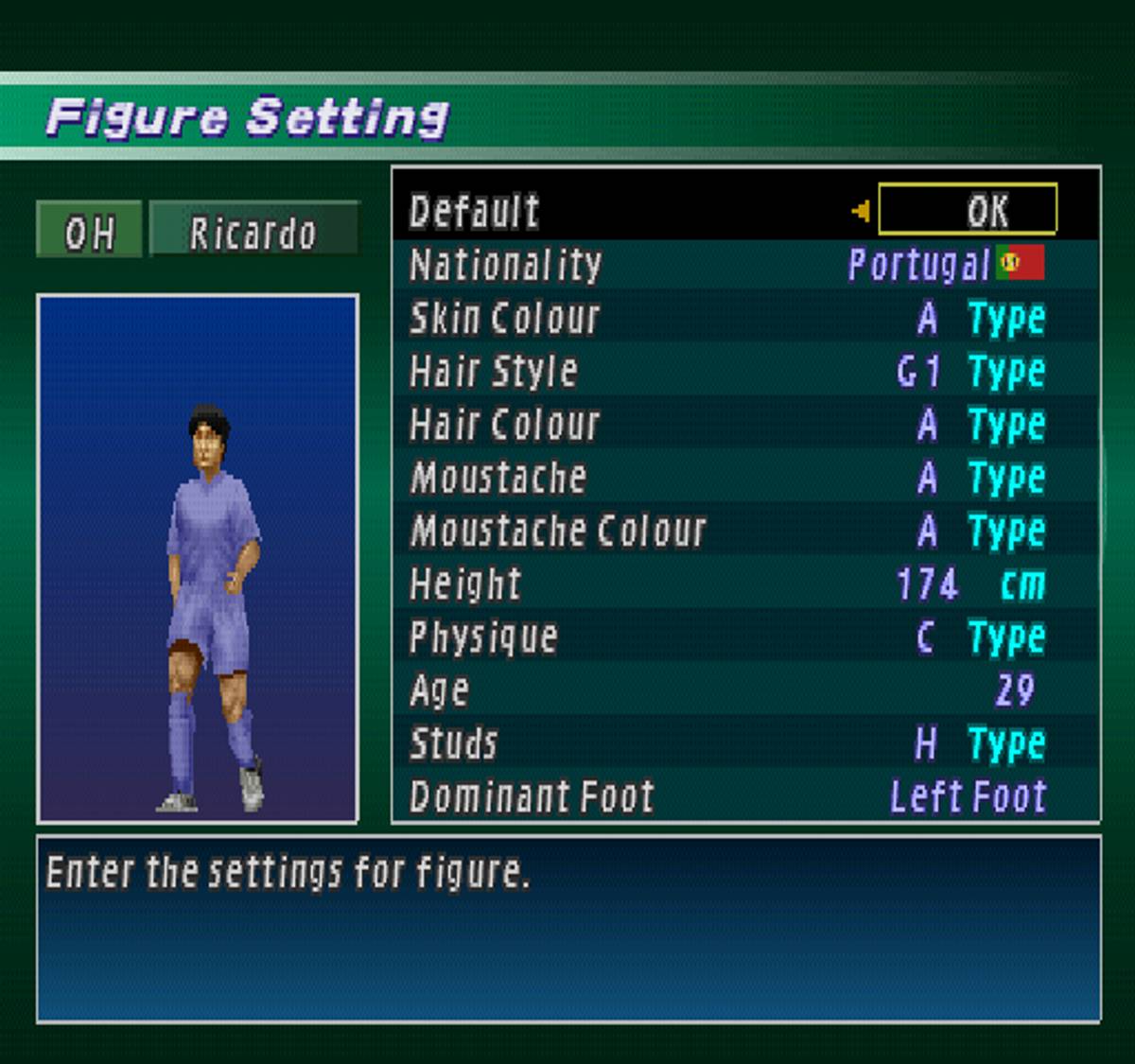1135x1064 pixels.
Task: Open the Hair Style option
Action: (x=745, y=371)
